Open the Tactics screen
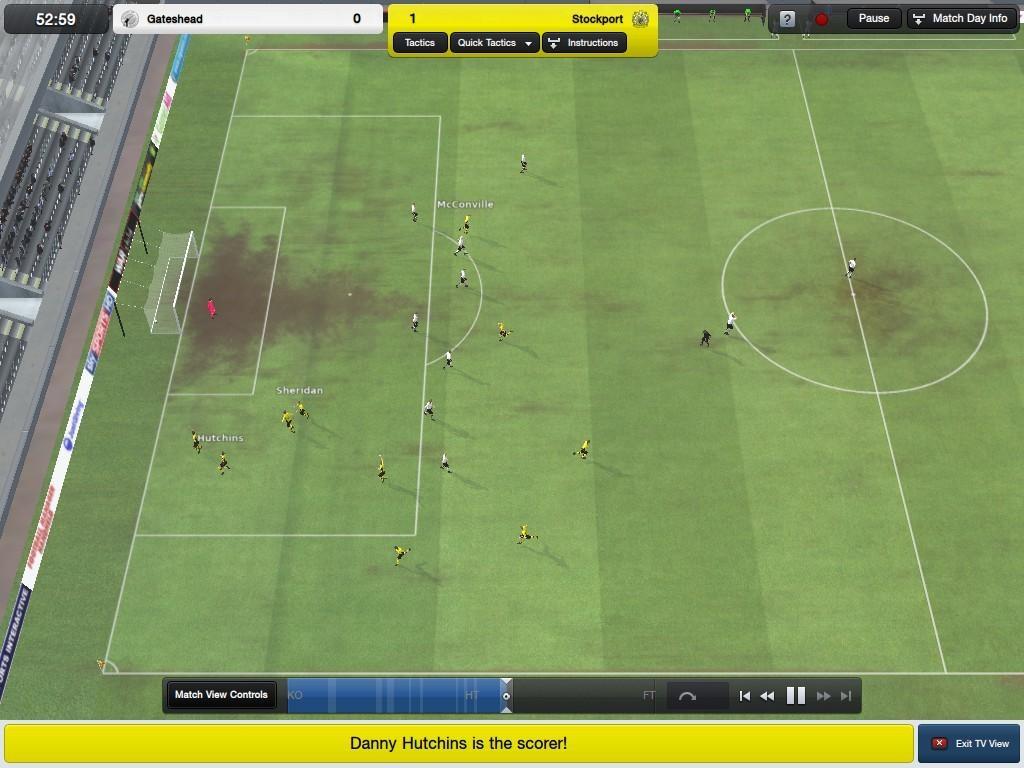Screen dimensions: 1024x768 click(x=420, y=43)
